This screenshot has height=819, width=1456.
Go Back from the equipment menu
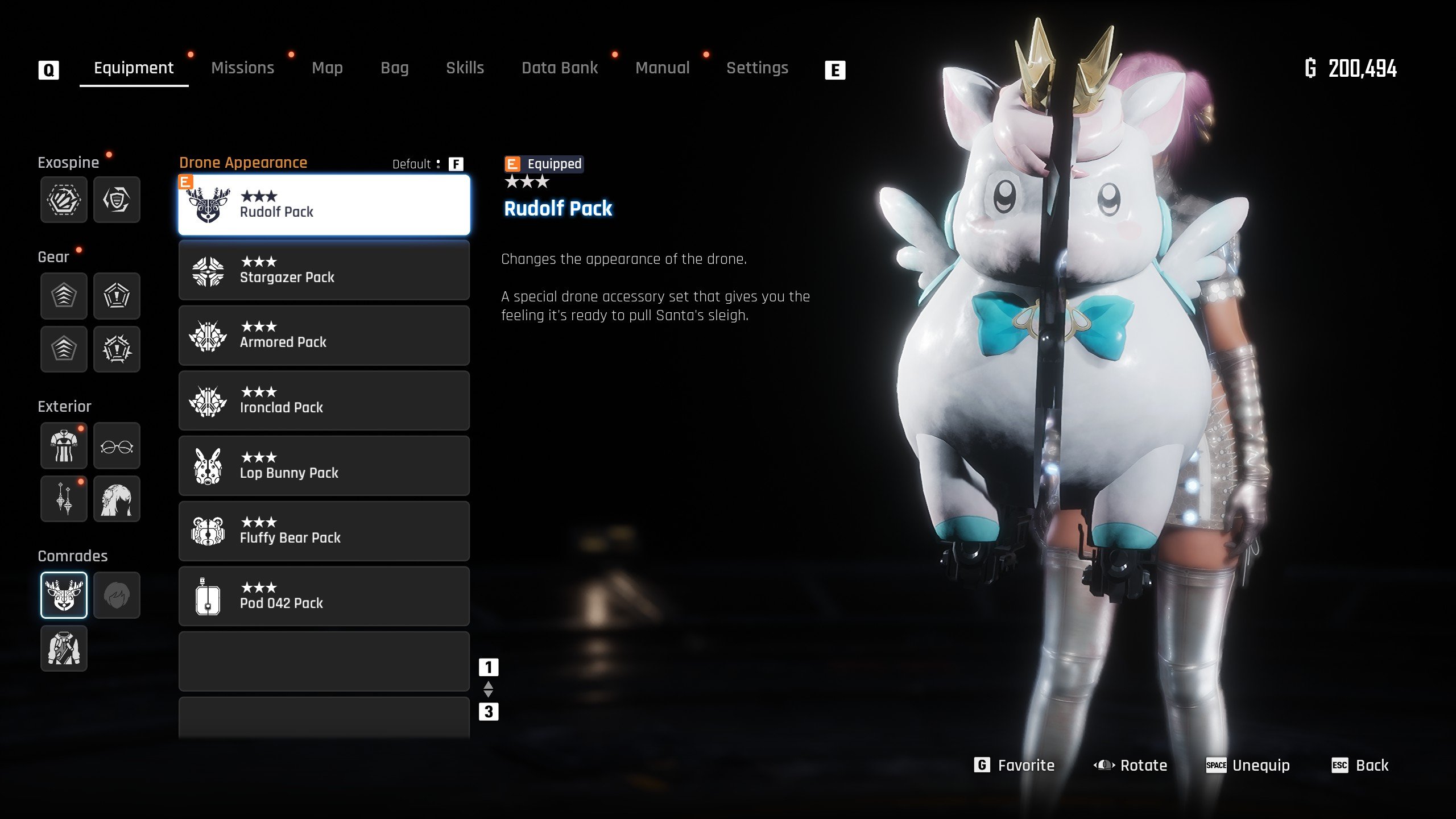pyautogui.click(x=1360, y=766)
